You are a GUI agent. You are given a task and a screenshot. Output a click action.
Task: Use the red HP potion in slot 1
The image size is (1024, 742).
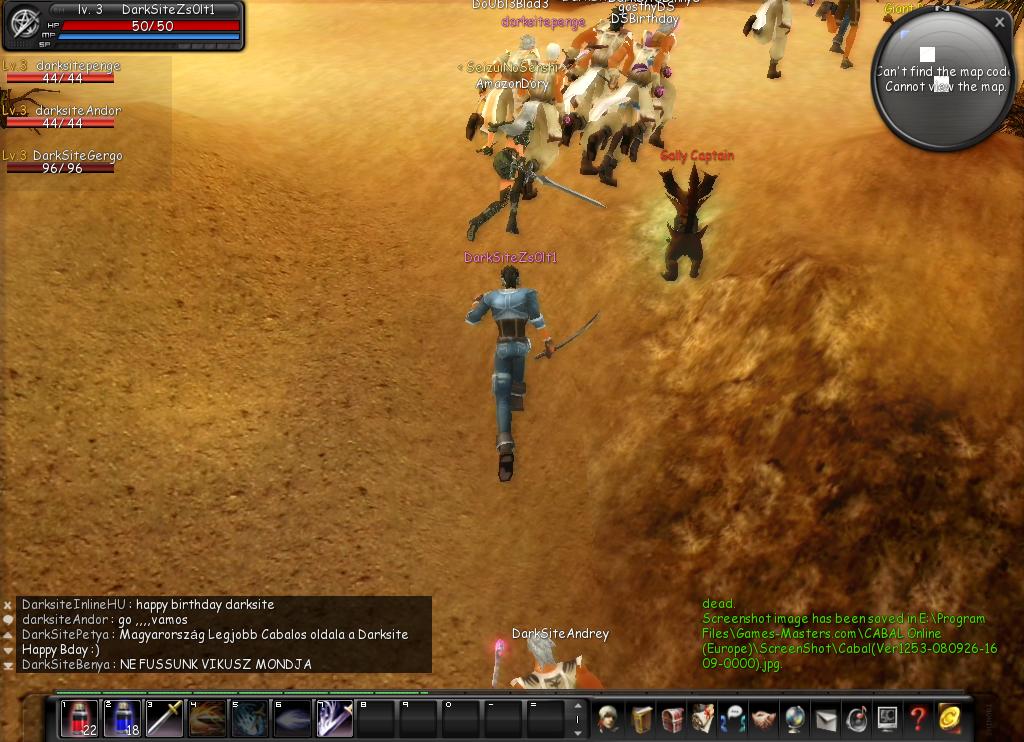[x=79, y=719]
